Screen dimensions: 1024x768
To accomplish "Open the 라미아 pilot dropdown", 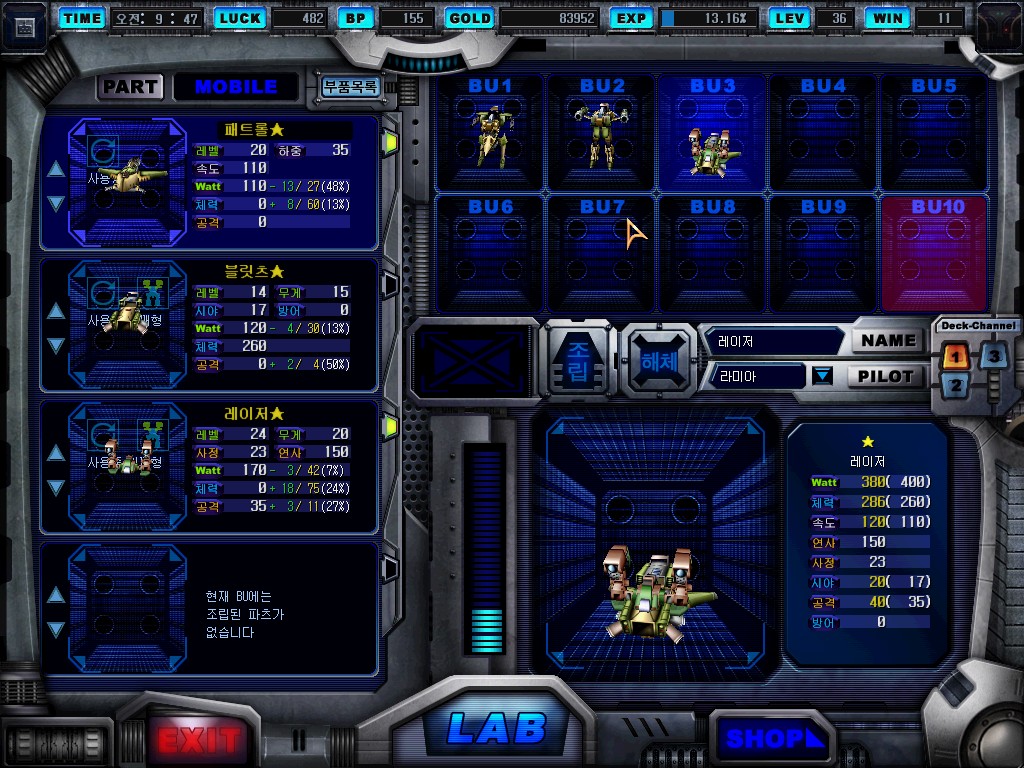I will (822, 376).
